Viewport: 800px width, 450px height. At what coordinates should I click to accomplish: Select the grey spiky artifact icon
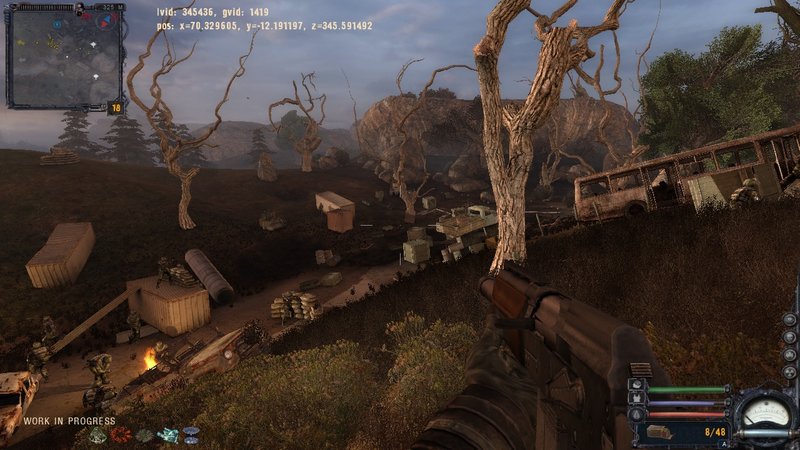[144, 435]
